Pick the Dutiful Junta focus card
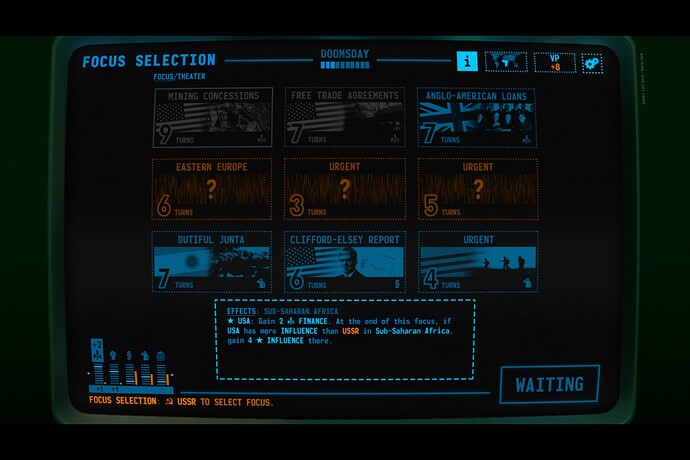 (x=211, y=262)
